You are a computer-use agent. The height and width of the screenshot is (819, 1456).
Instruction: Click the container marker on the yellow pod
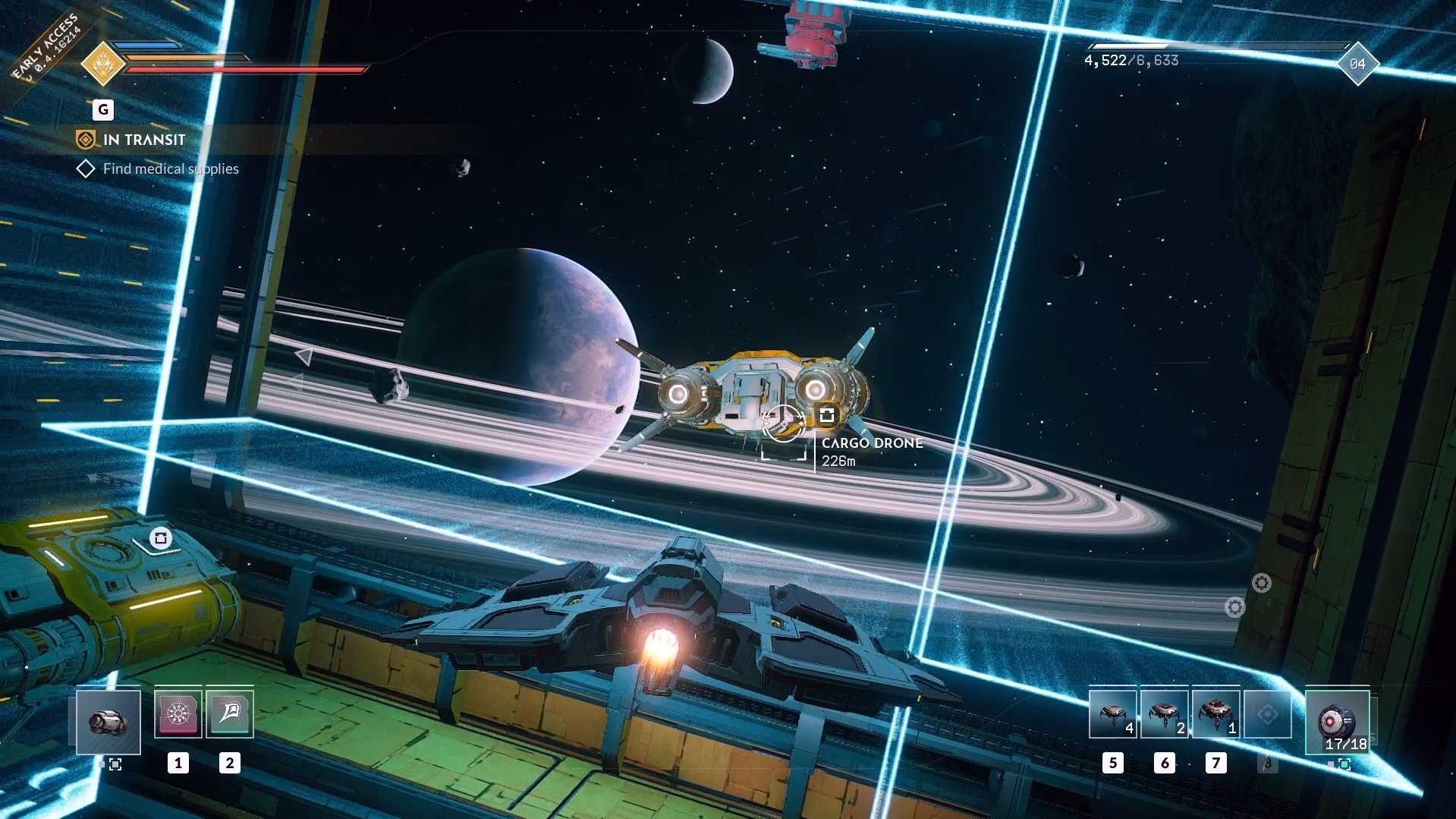(160, 538)
